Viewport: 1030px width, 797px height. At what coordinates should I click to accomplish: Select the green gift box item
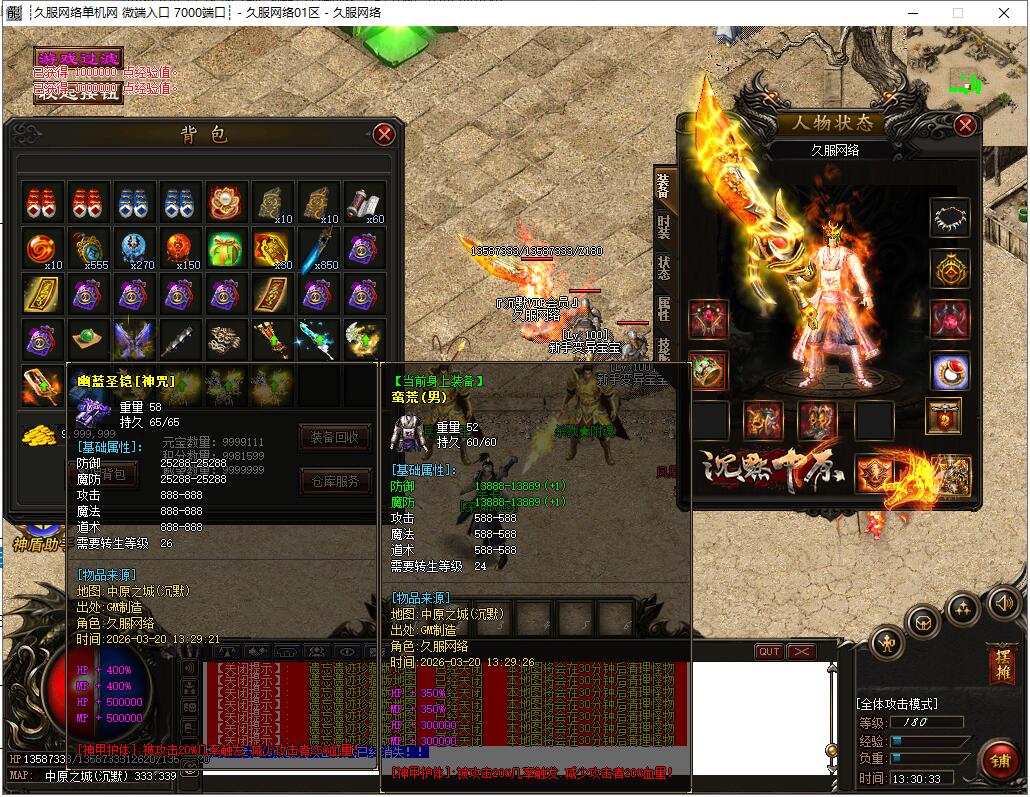click(226, 247)
